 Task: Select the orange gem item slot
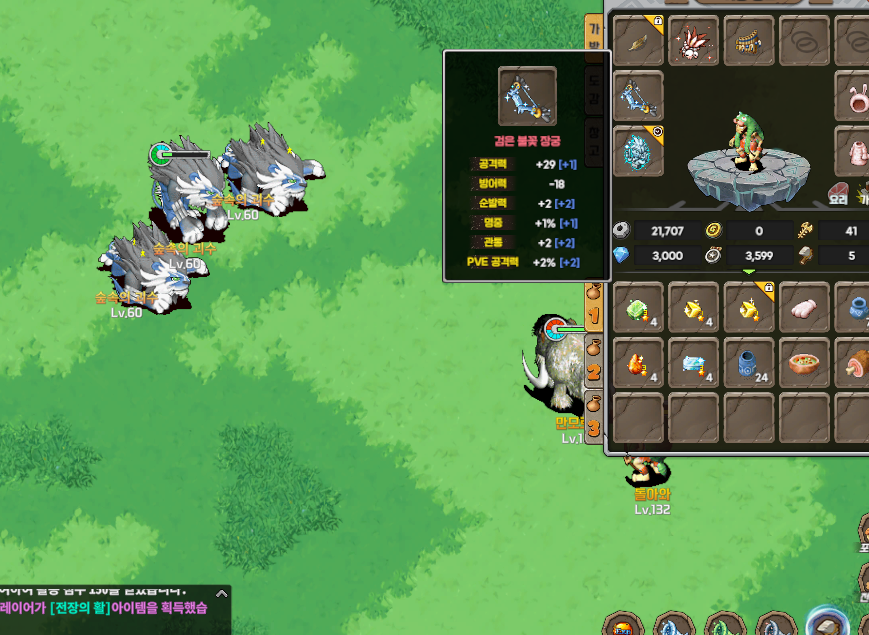click(638, 363)
